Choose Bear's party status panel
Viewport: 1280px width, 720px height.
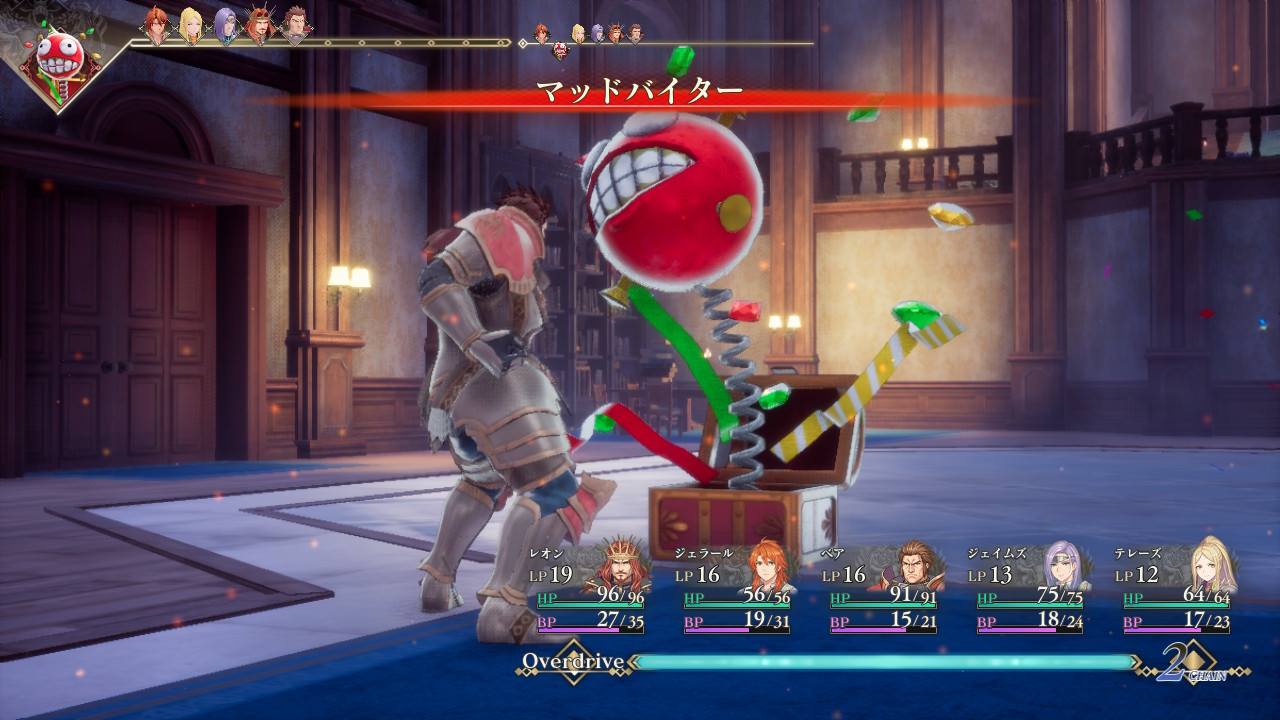tap(883, 588)
